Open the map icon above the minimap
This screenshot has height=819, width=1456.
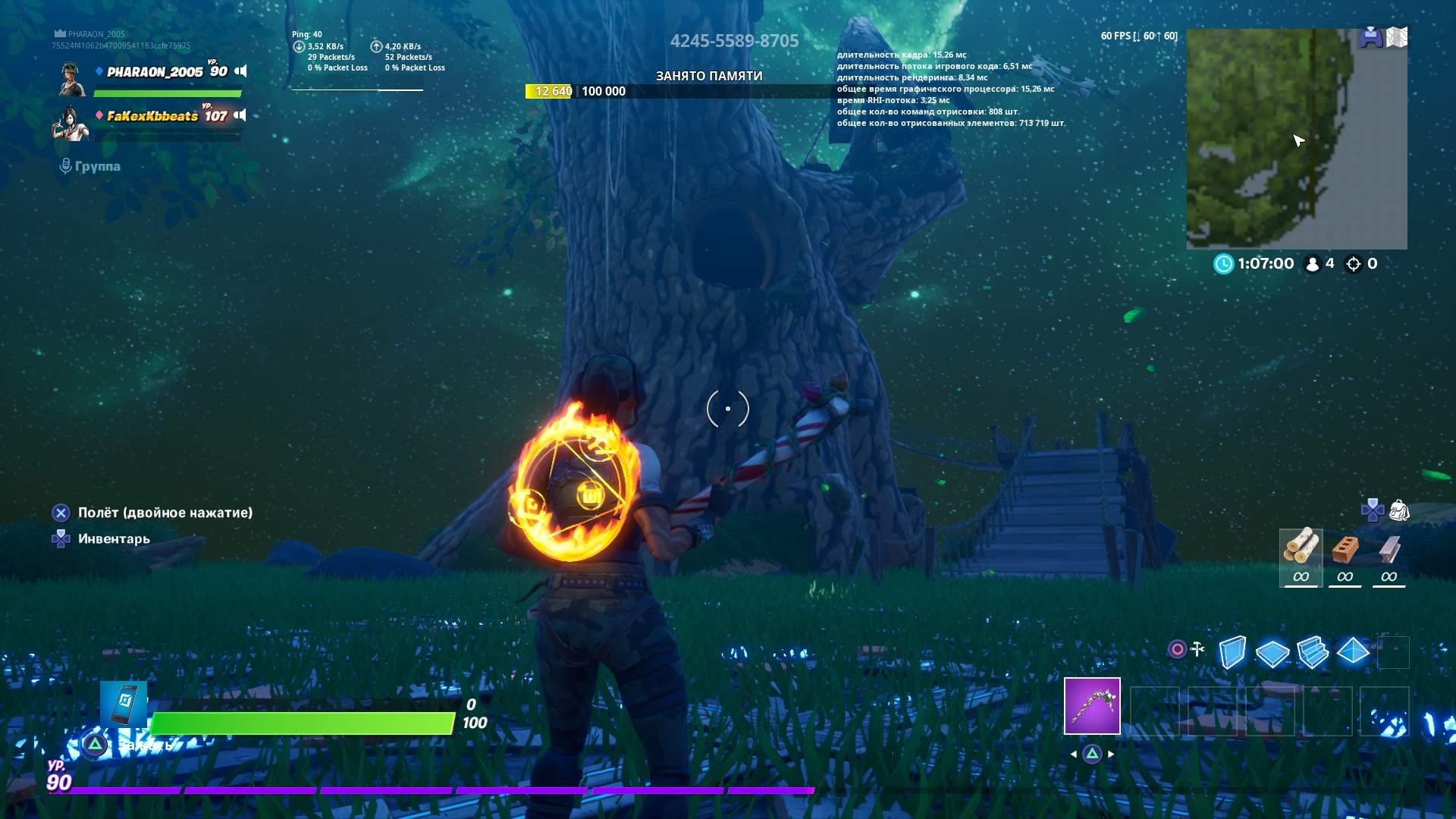pos(1396,37)
